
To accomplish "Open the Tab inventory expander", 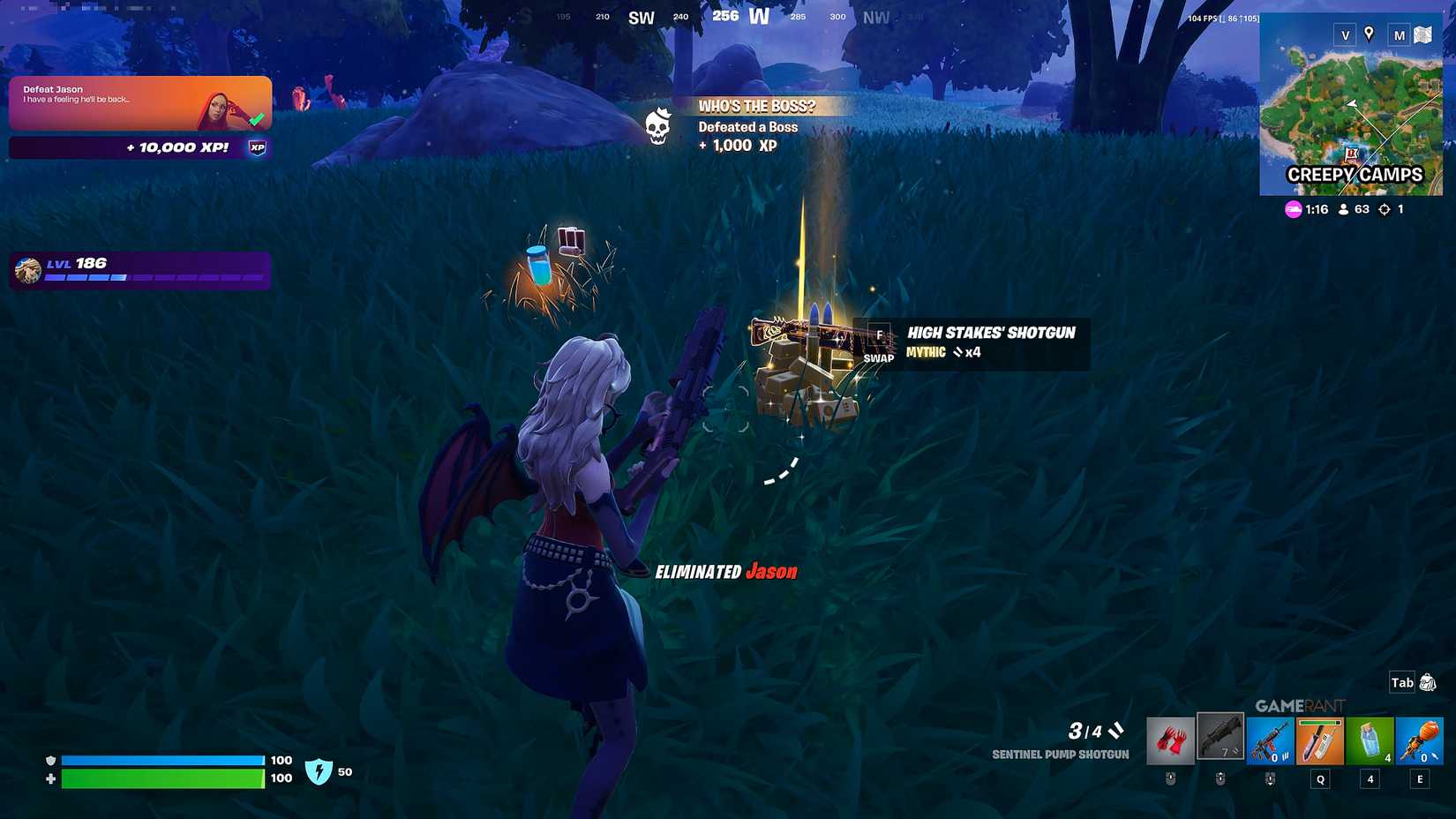I will tap(1401, 682).
